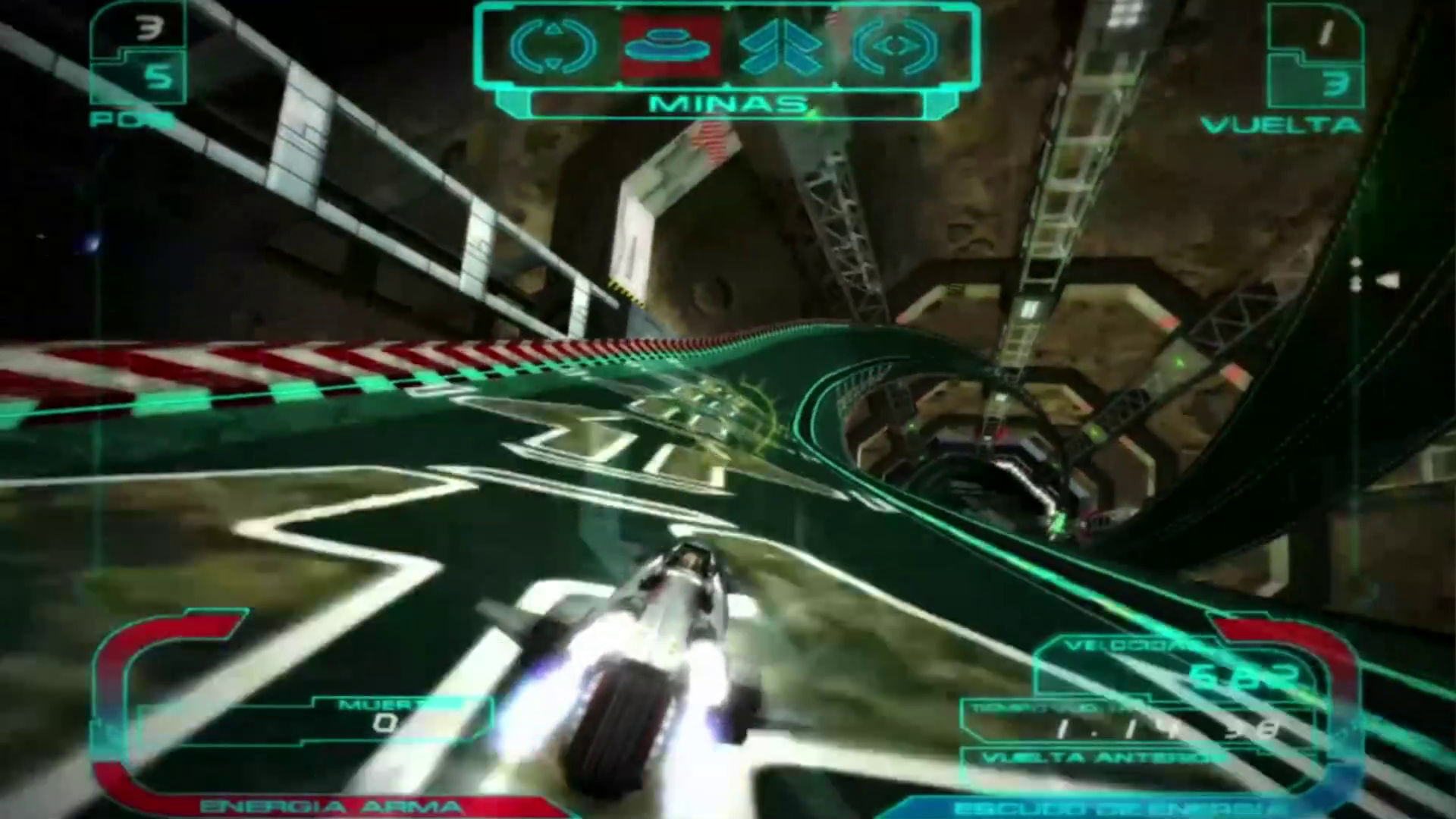Screen dimensions: 1456x819
Task: Choose the highlighted Minas mine weapon icon
Action: 668,46
